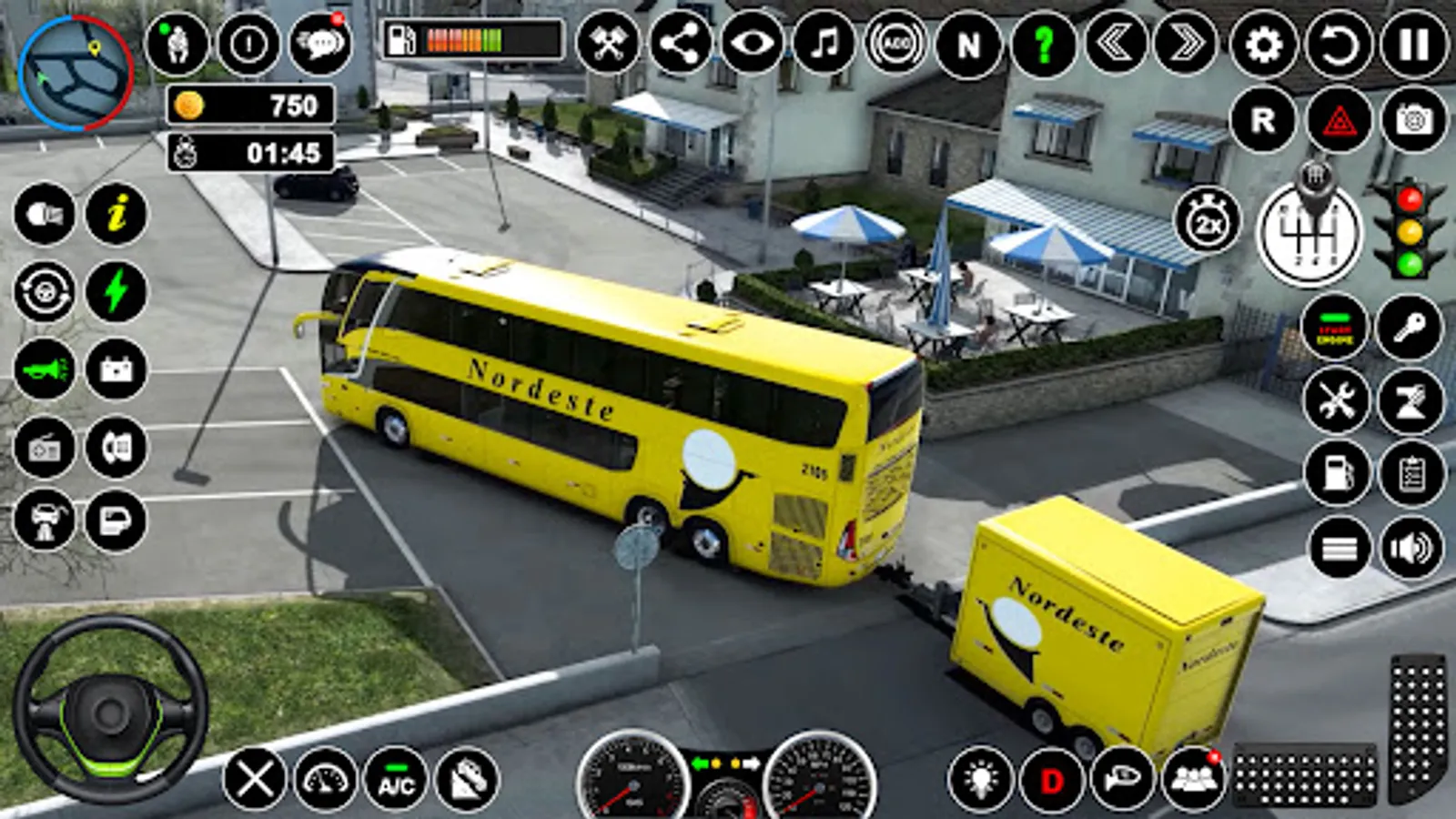
Task: Take a screenshot with camera button
Action: coord(1413,120)
